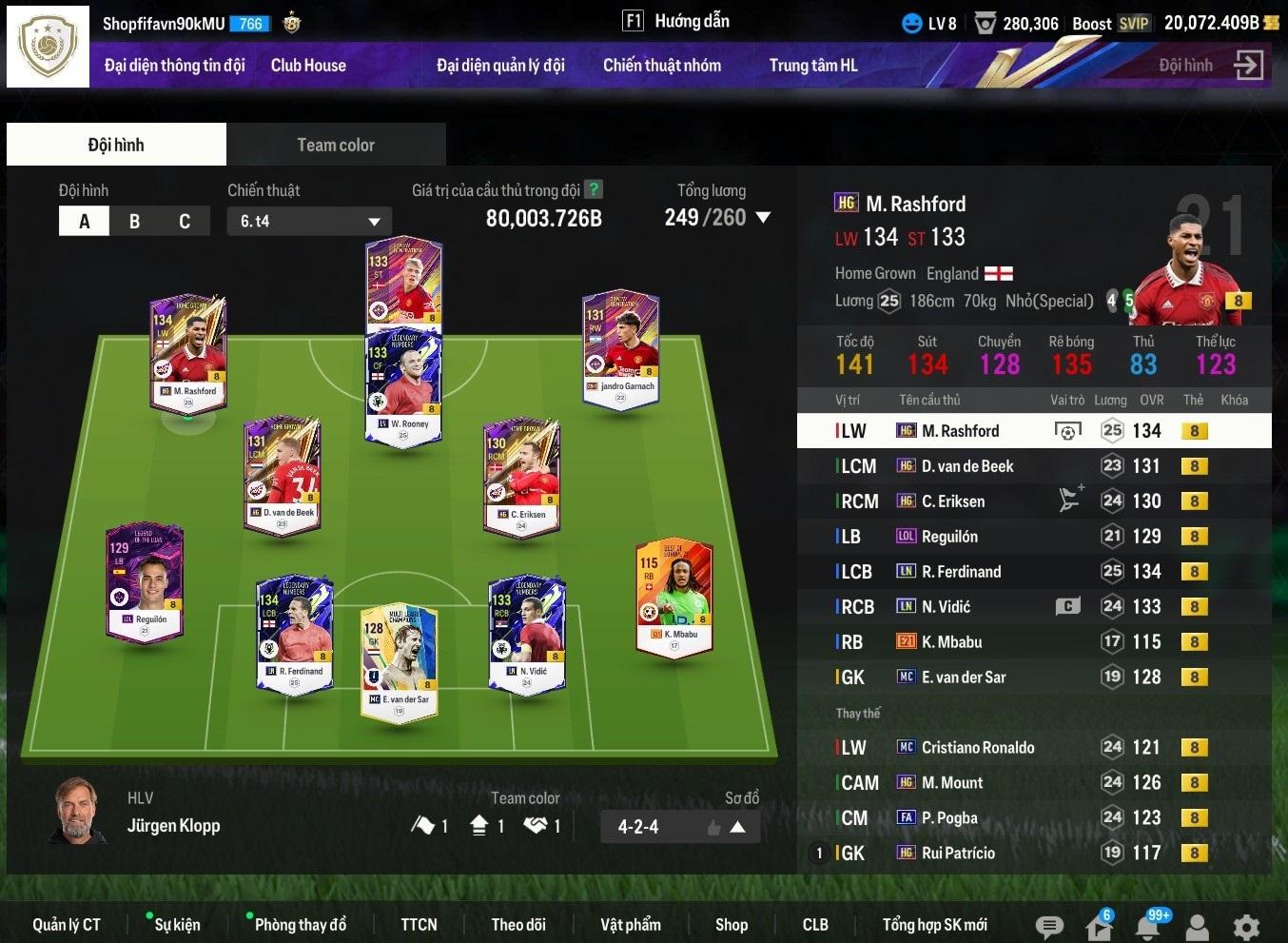Open the Chiến thuật tactics dropdown
Viewport: 1288px width, 943px height.
(309, 222)
